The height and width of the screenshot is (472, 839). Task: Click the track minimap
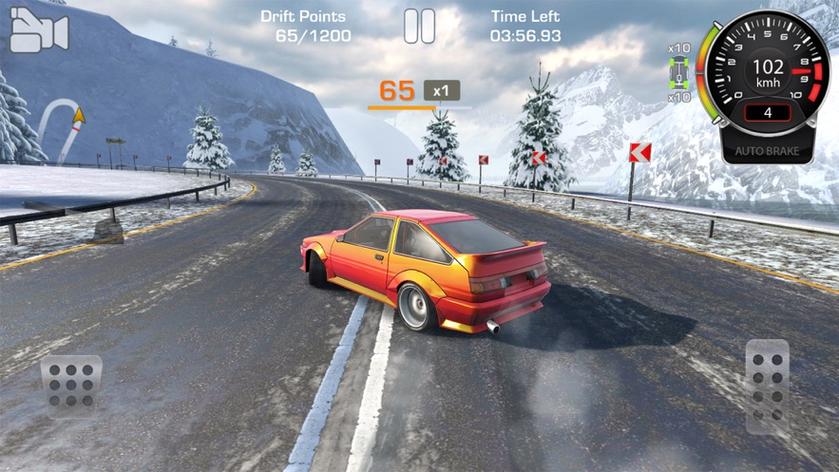[62, 129]
